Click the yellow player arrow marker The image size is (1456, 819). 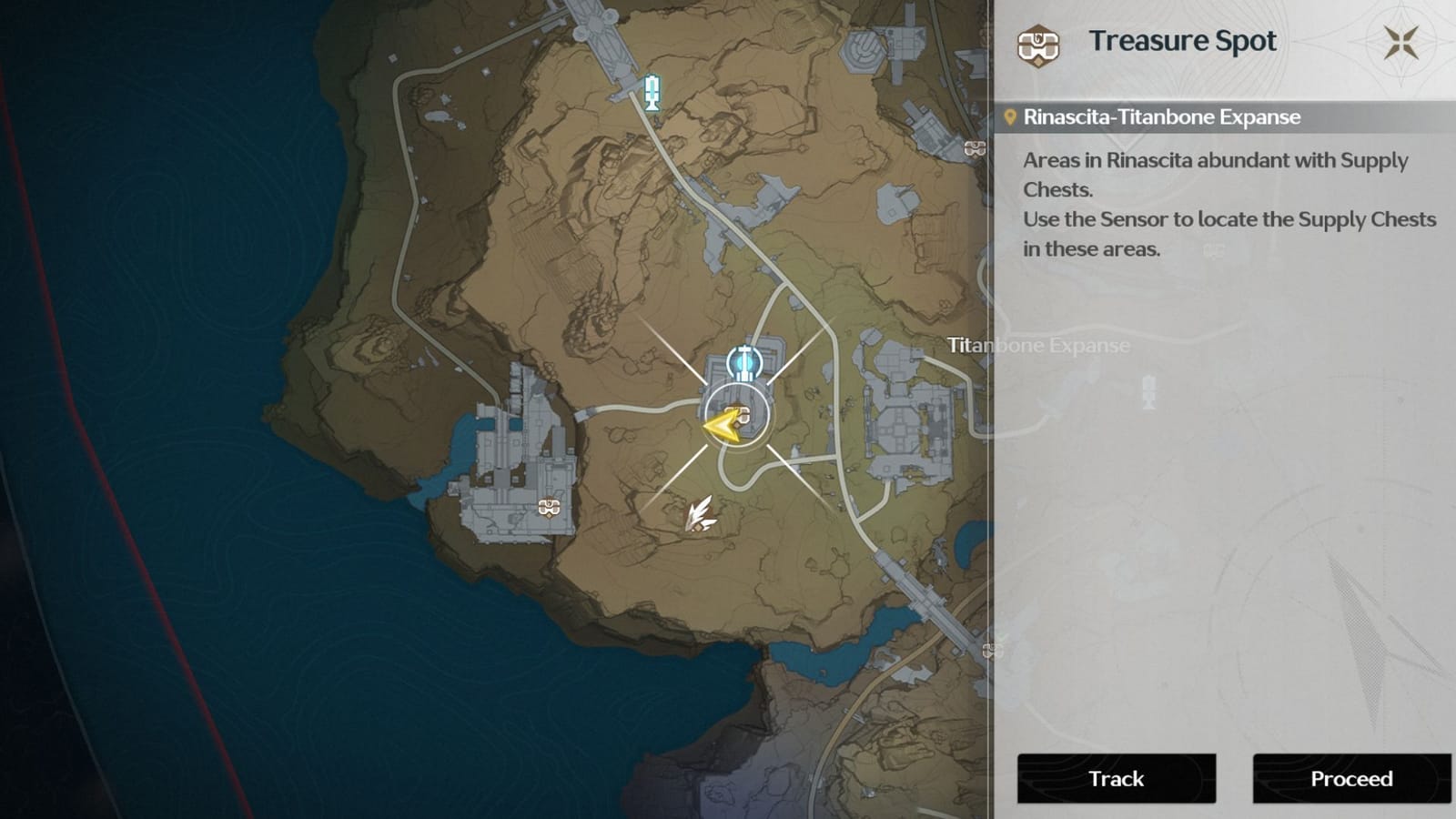[722, 422]
